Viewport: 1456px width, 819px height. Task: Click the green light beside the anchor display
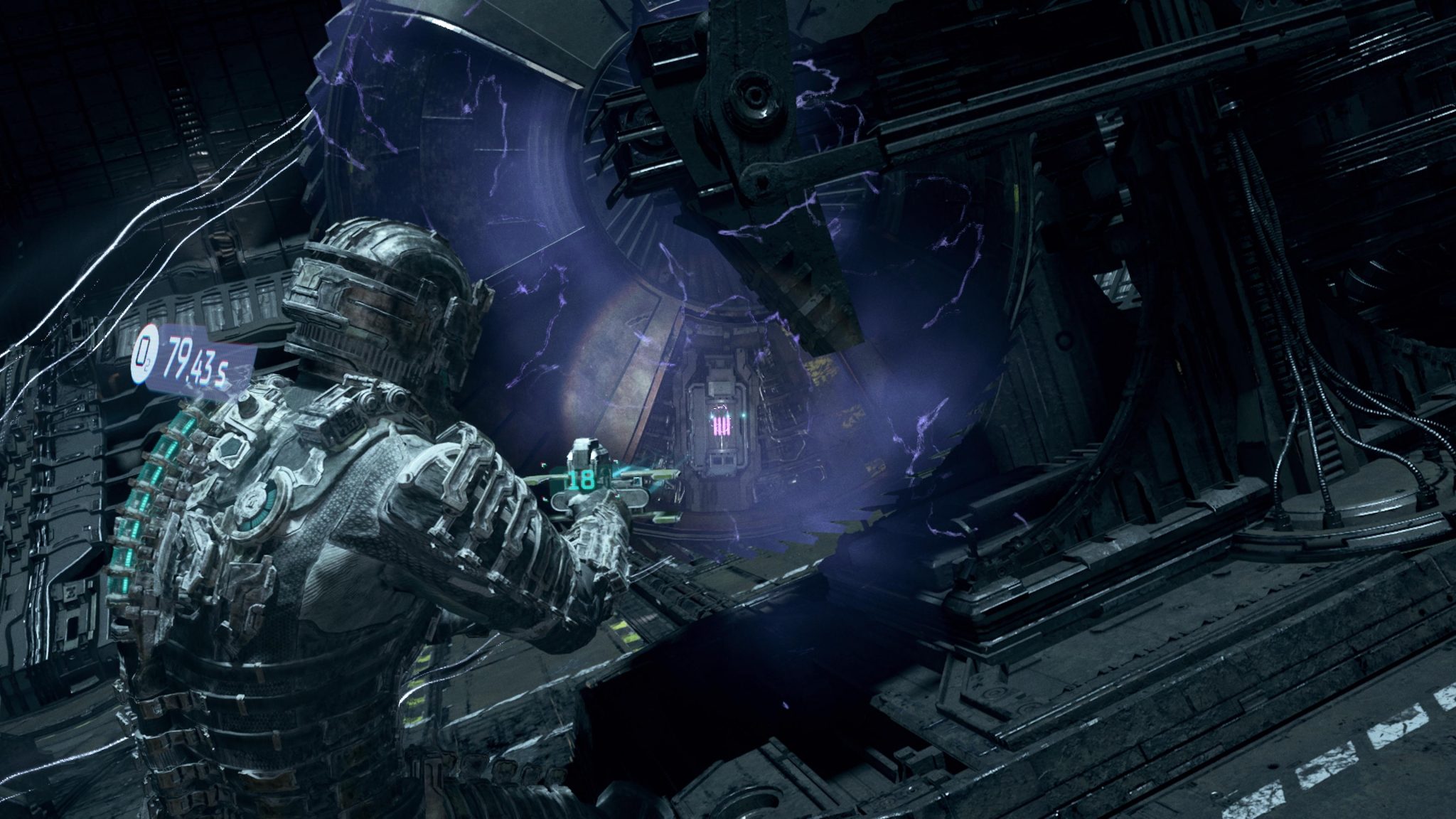click(743, 414)
